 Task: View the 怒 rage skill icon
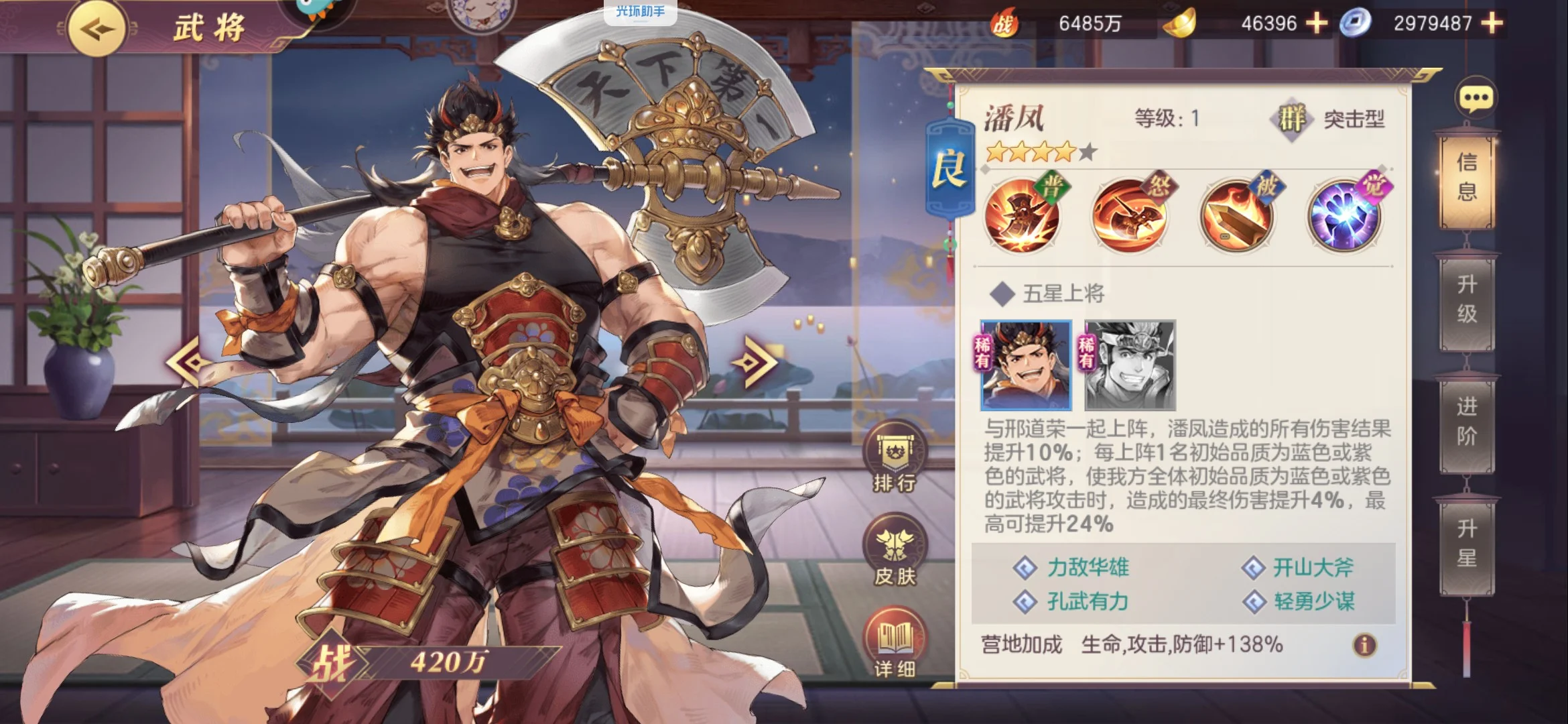click(1130, 216)
